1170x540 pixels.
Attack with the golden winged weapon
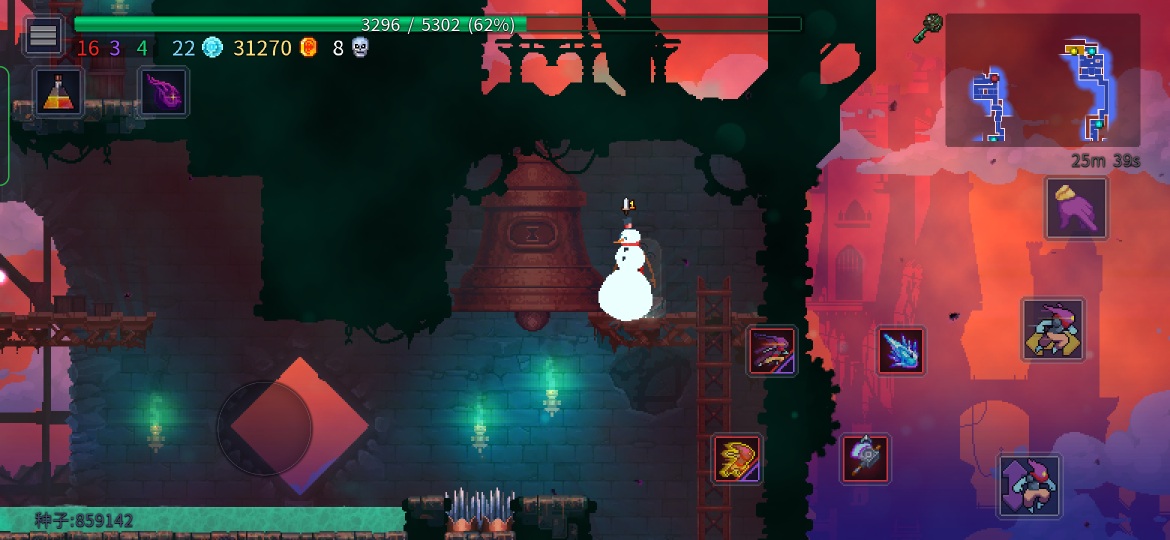pos(737,459)
